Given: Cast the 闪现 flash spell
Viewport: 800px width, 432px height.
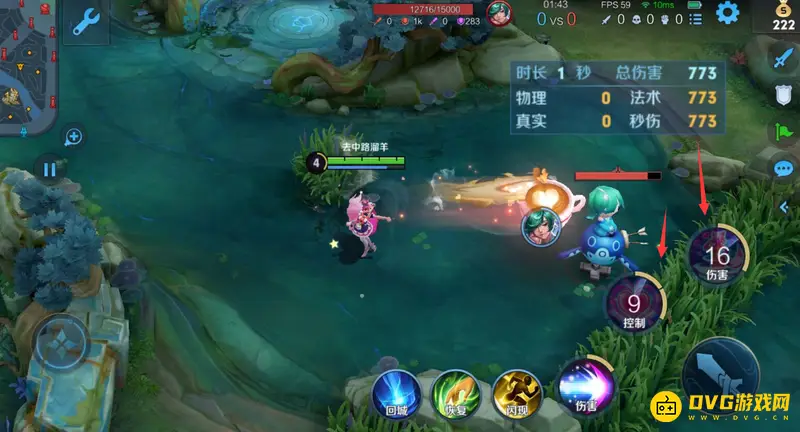Looking at the screenshot, I should (x=516, y=394).
